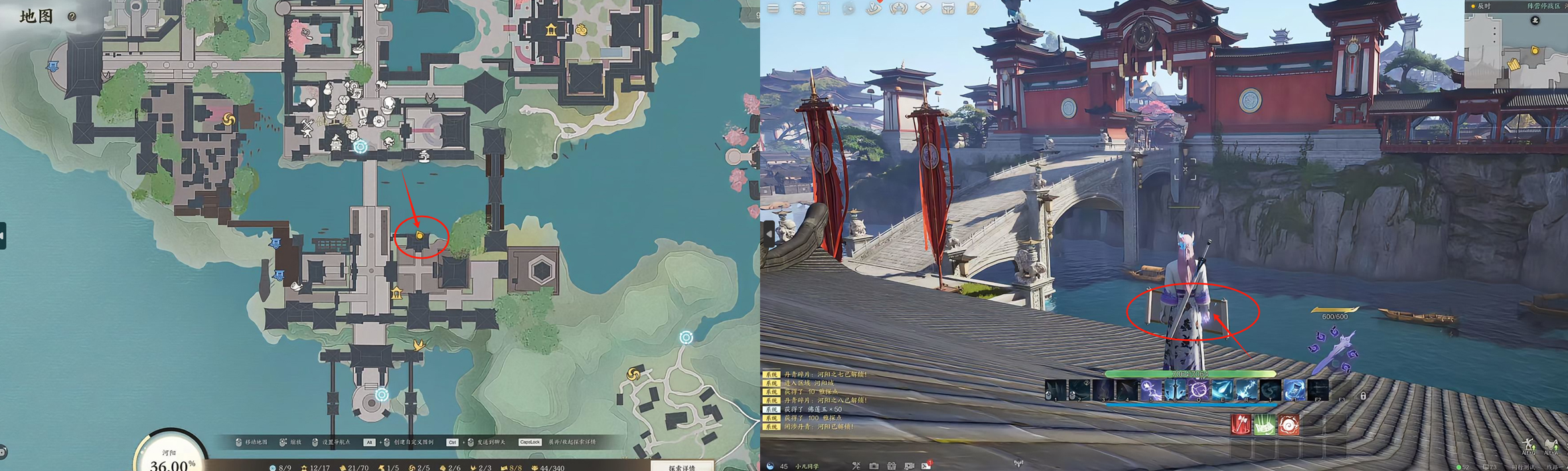Select the golden swirl marker on west island

pos(229,120)
